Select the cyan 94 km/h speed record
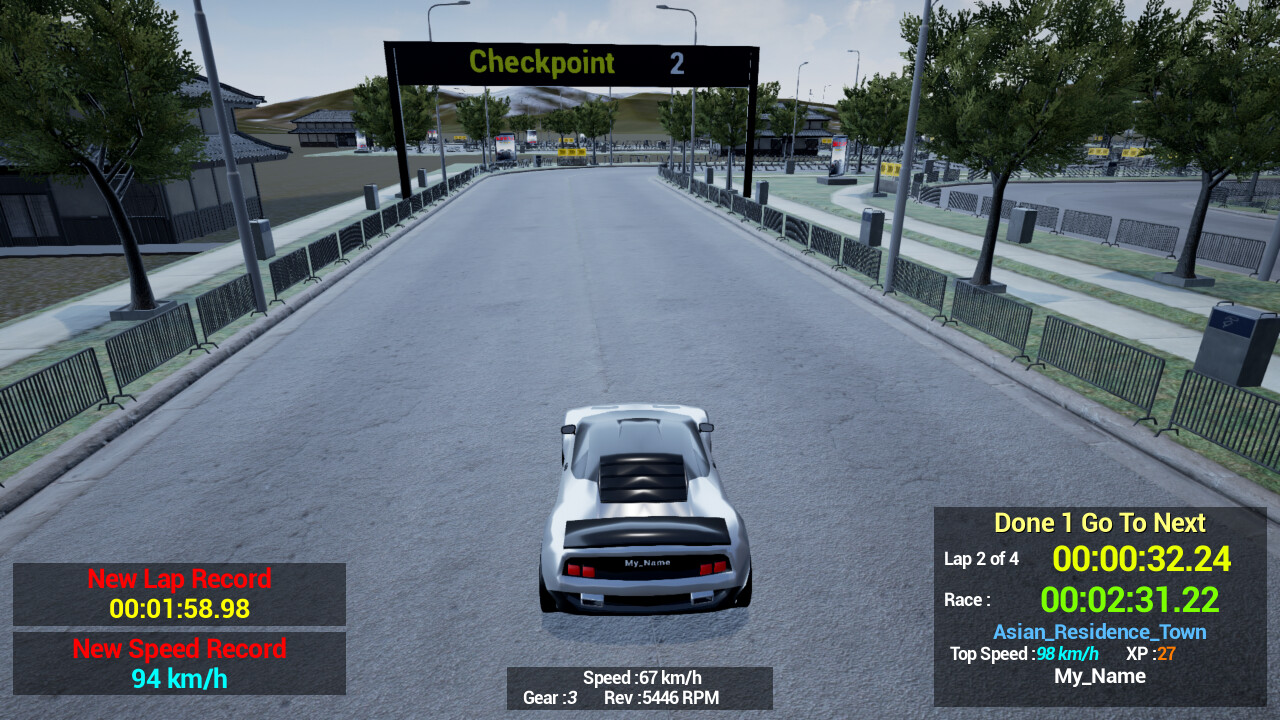Image resolution: width=1280 pixels, height=720 pixels. (179, 677)
